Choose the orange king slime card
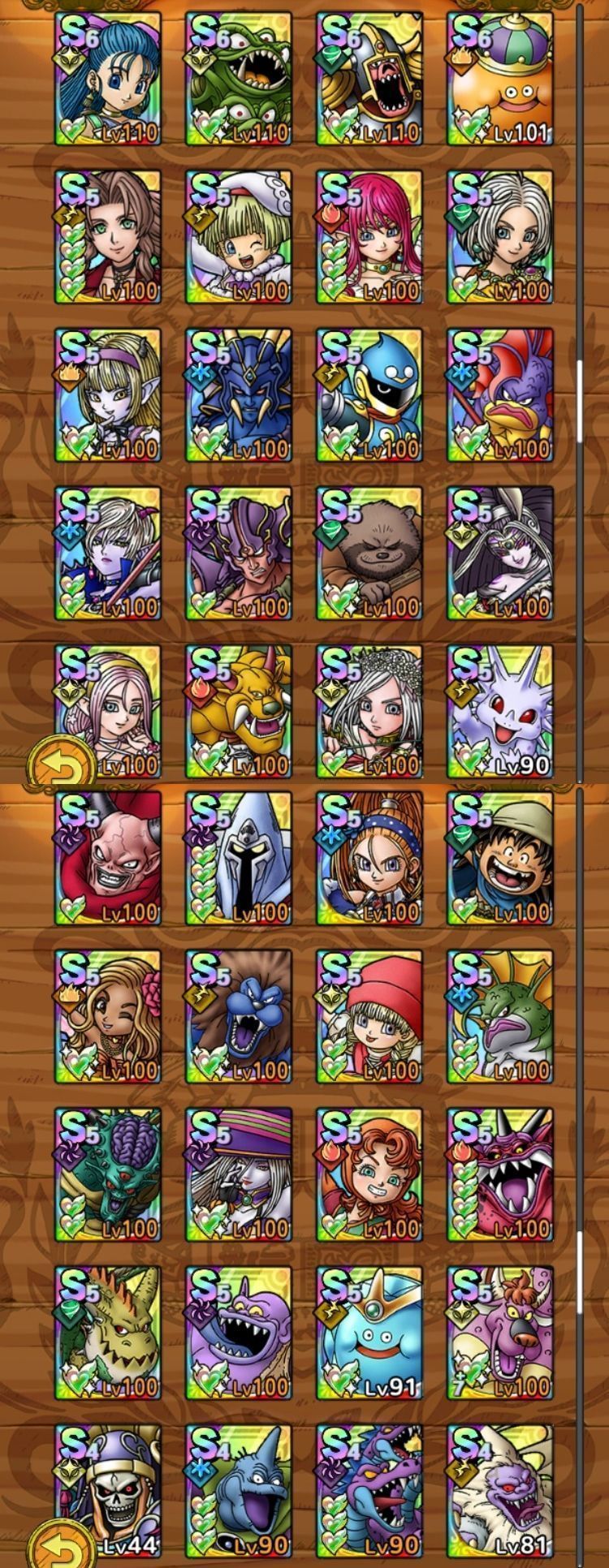609x1568 pixels. [x=500, y=79]
